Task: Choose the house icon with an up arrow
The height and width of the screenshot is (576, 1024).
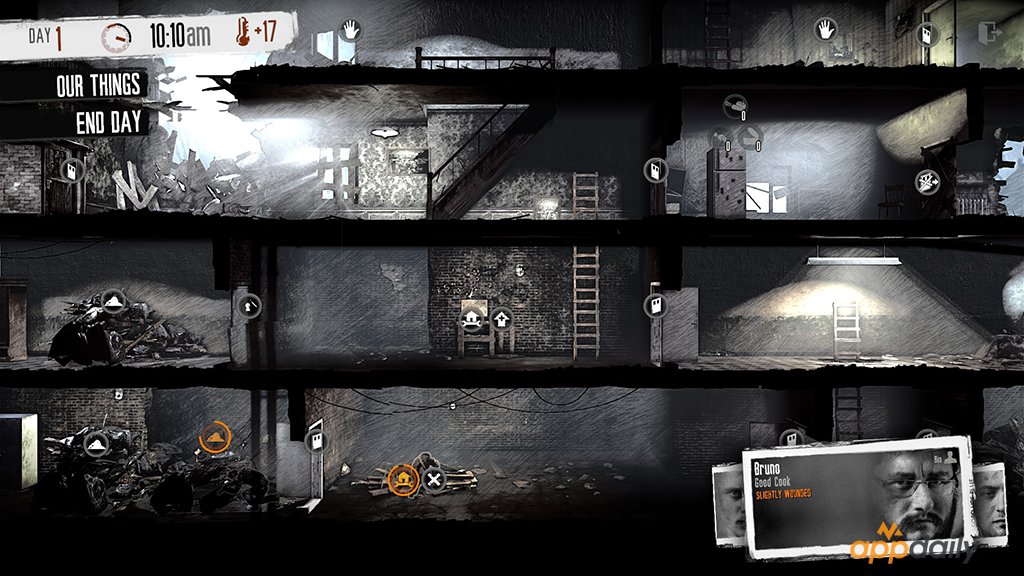Action: click(x=502, y=319)
